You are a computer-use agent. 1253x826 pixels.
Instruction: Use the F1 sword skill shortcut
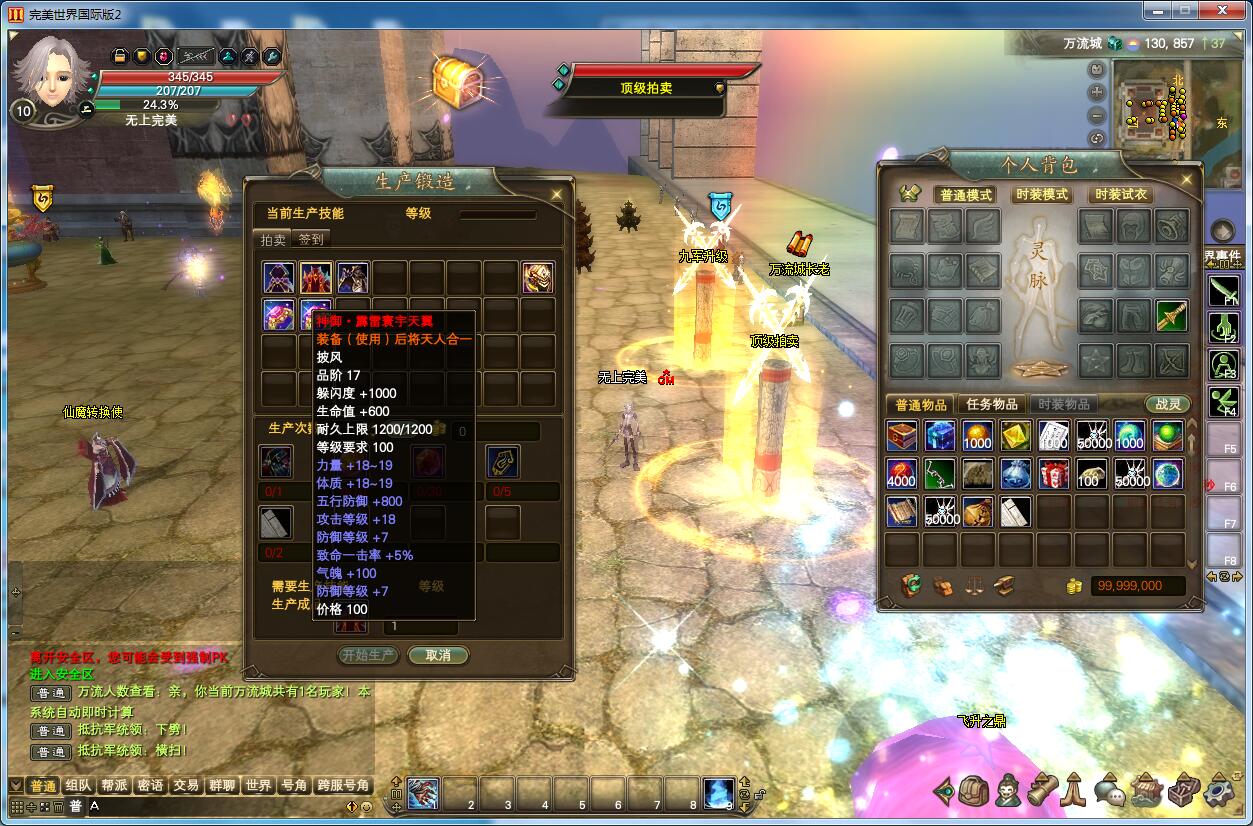click(x=1224, y=291)
